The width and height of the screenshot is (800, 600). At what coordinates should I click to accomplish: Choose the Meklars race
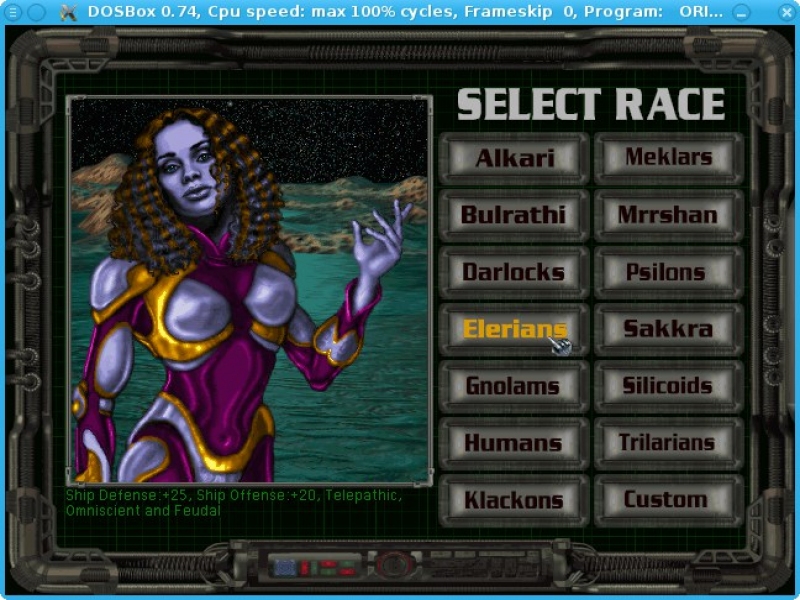(668, 158)
